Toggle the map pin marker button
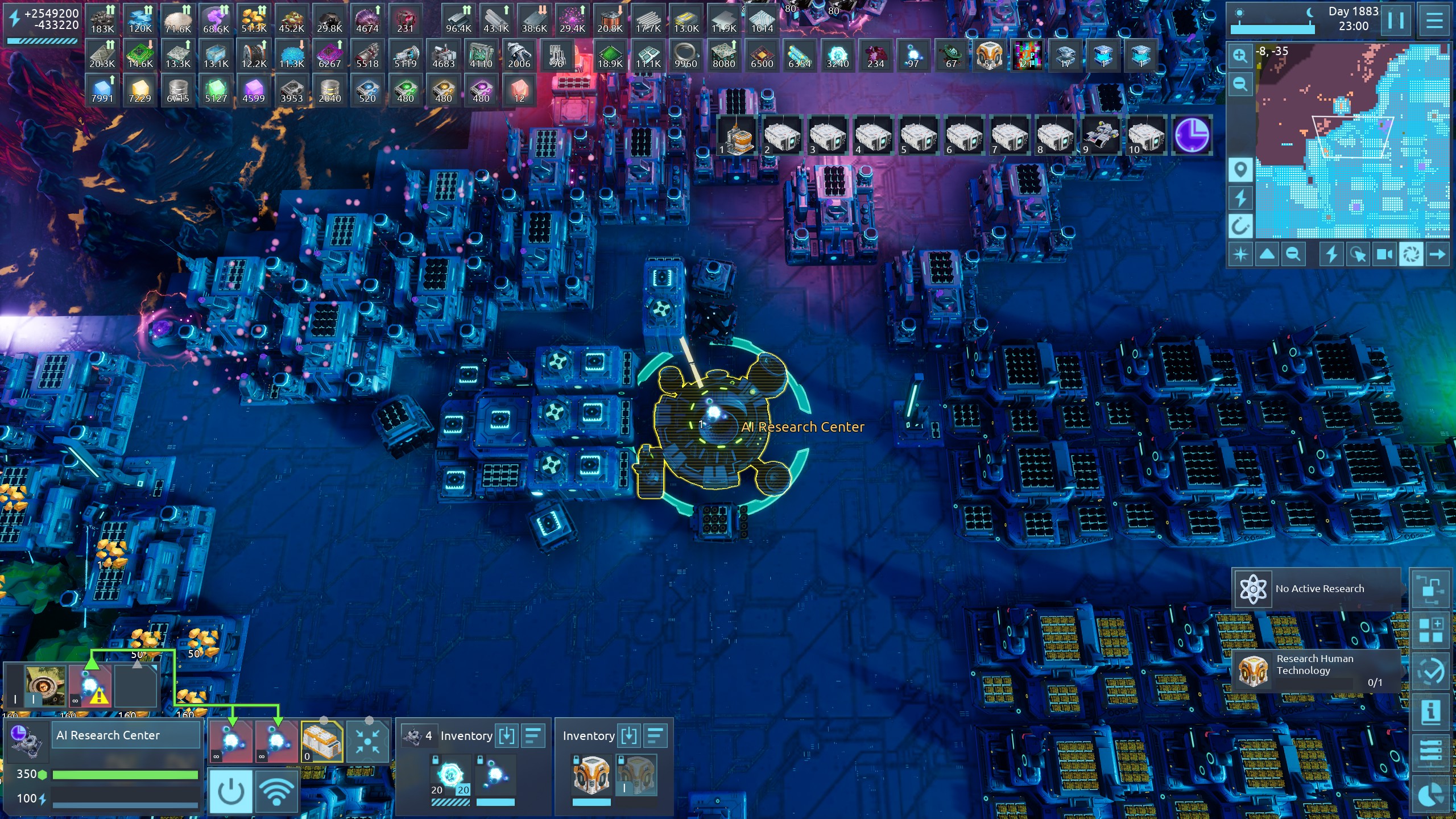The image size is (1456, 819). [1240, 169]
